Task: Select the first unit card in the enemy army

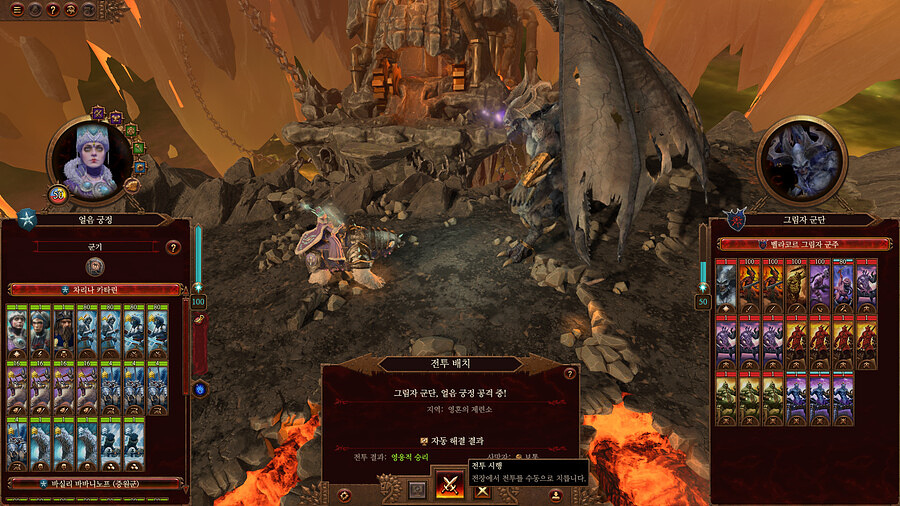Action: (x=725, y=285)
